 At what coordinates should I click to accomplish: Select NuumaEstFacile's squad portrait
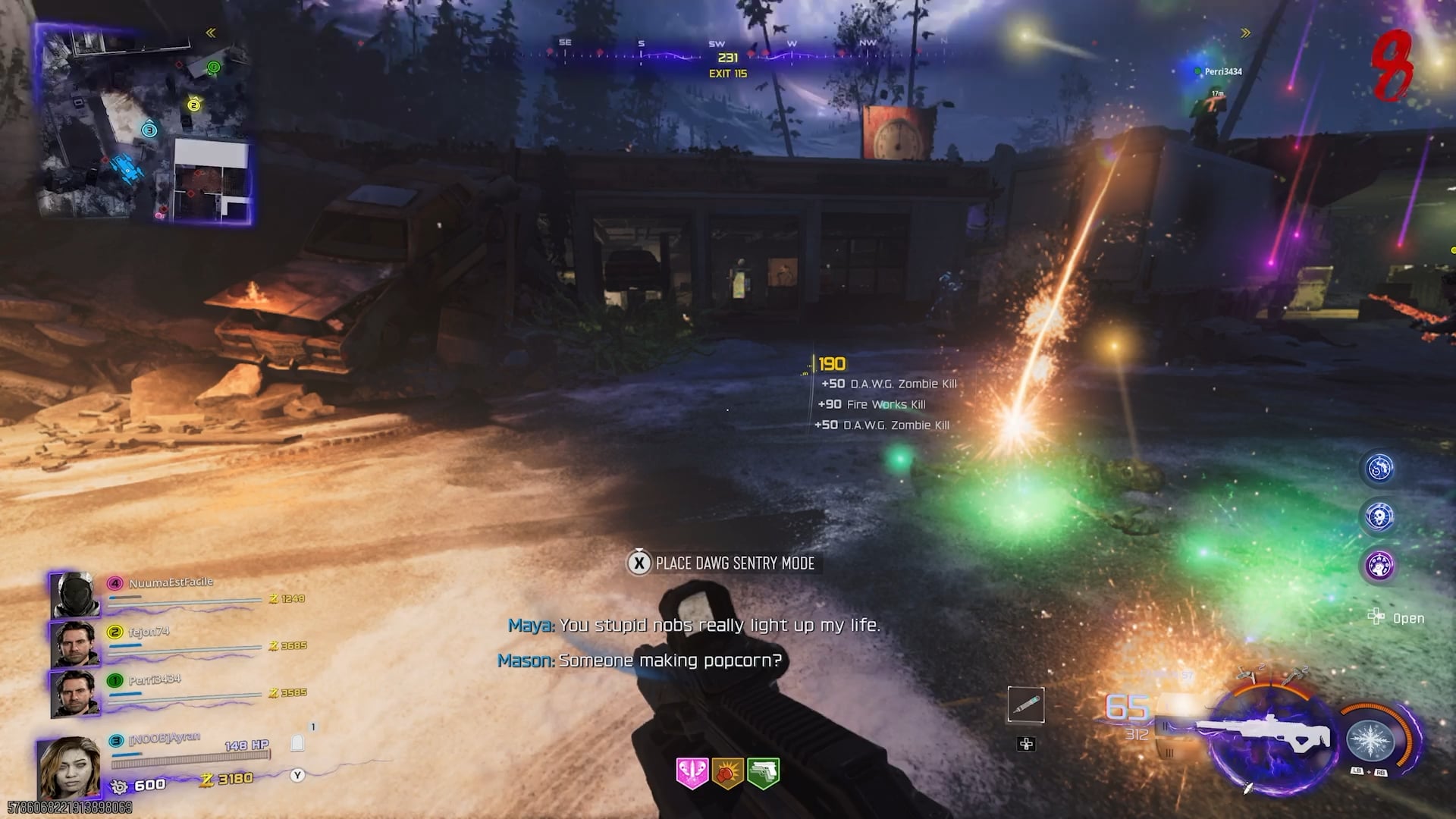74,595
